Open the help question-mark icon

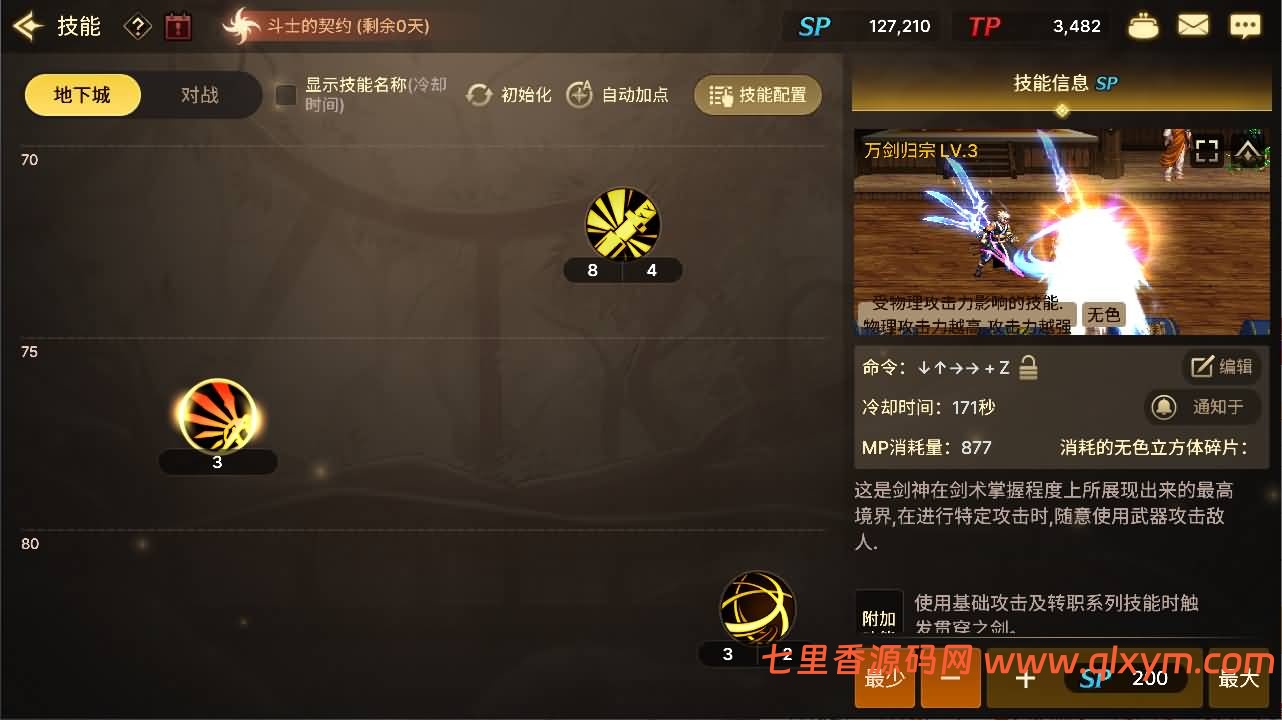click(x=137, y=26)
